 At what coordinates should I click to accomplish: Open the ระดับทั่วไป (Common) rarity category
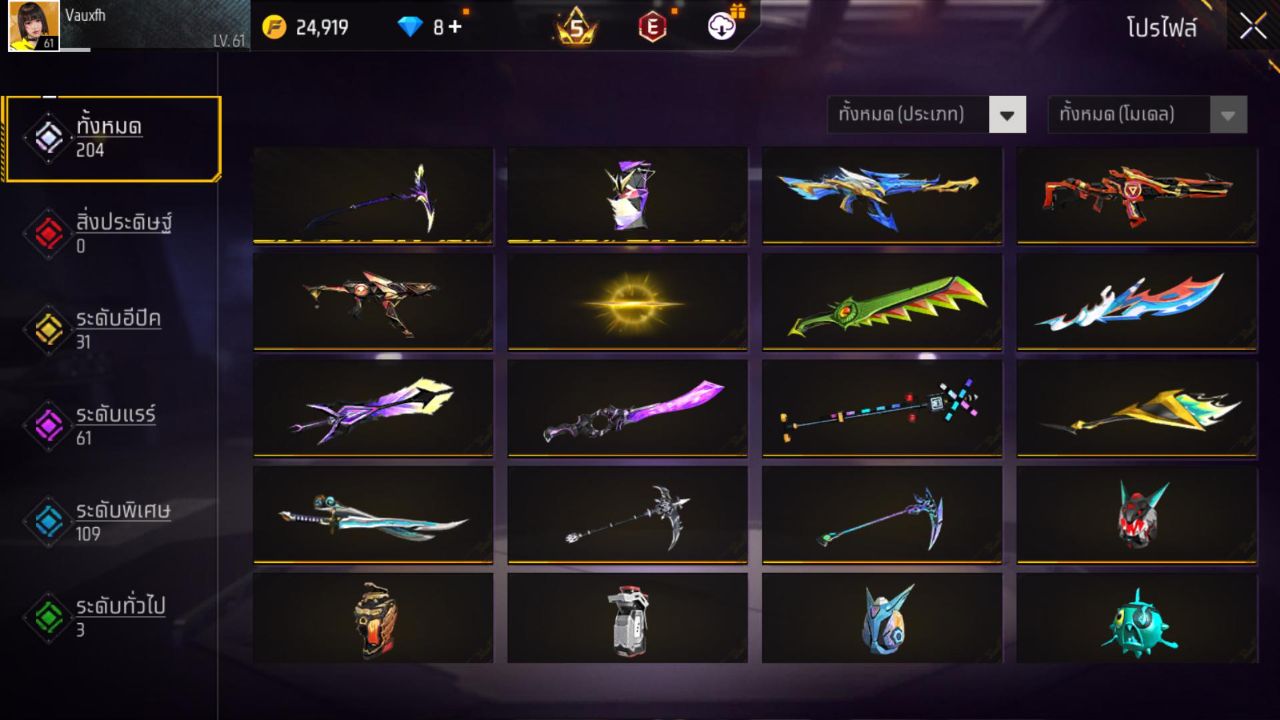click(47, 617)
